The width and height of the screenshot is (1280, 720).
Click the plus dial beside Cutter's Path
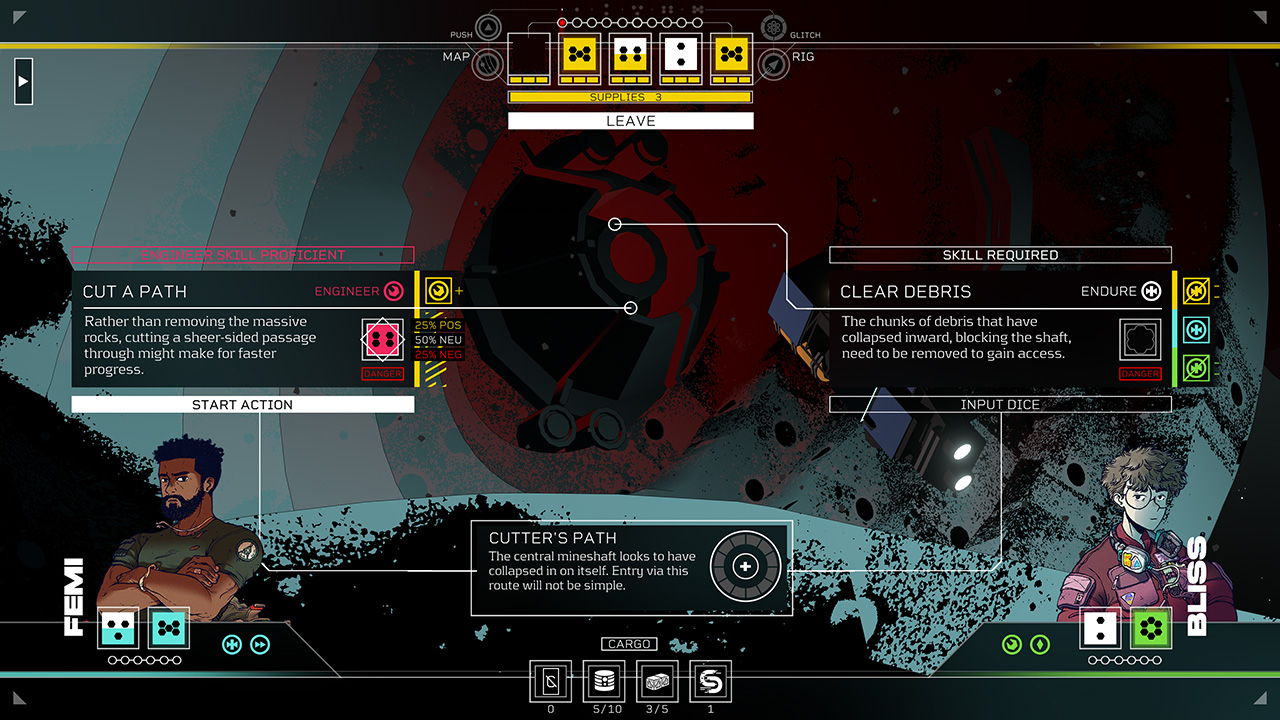(x=745, y=566)
